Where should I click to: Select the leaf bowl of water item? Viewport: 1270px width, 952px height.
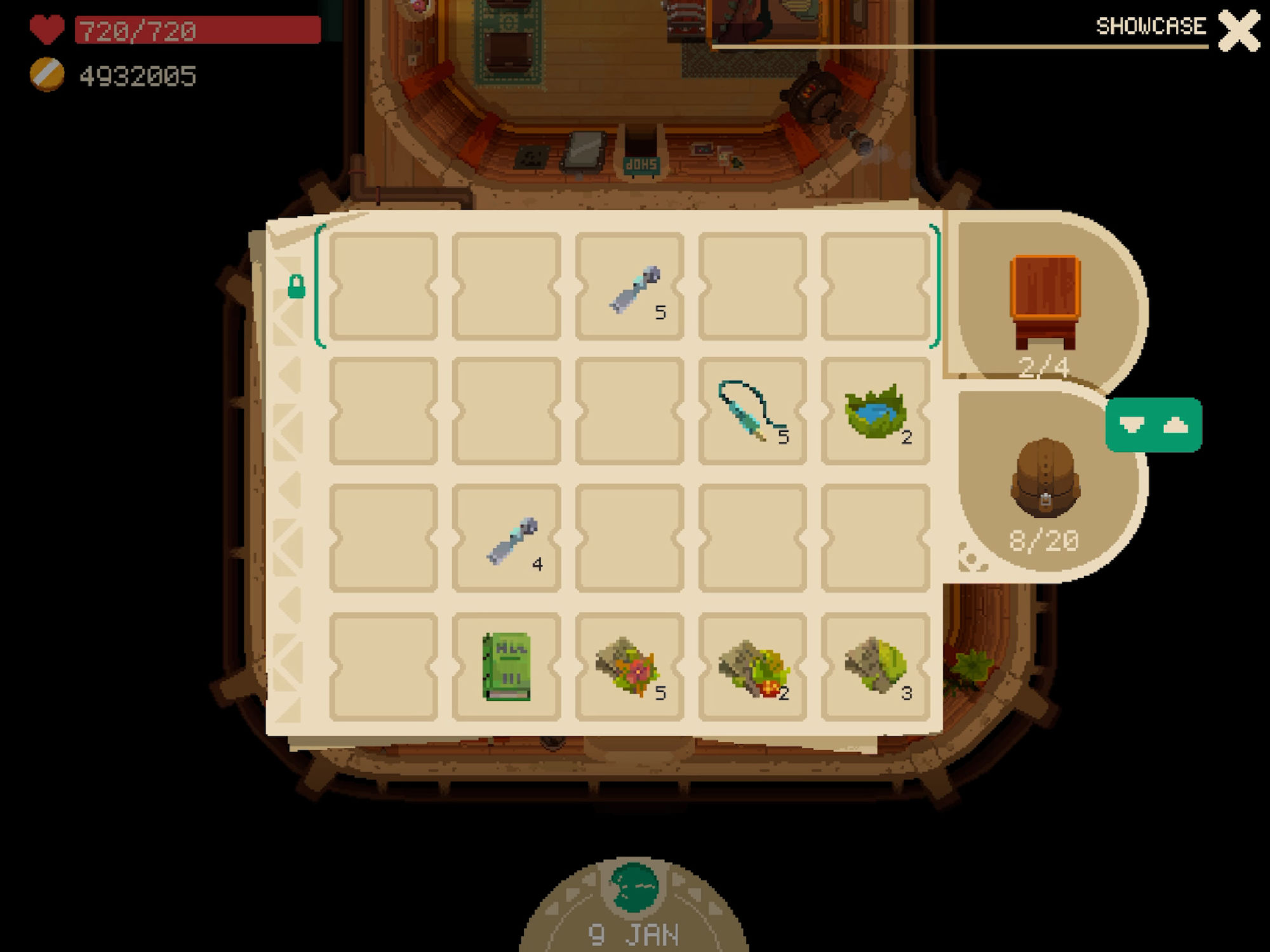tap(875, 411)
